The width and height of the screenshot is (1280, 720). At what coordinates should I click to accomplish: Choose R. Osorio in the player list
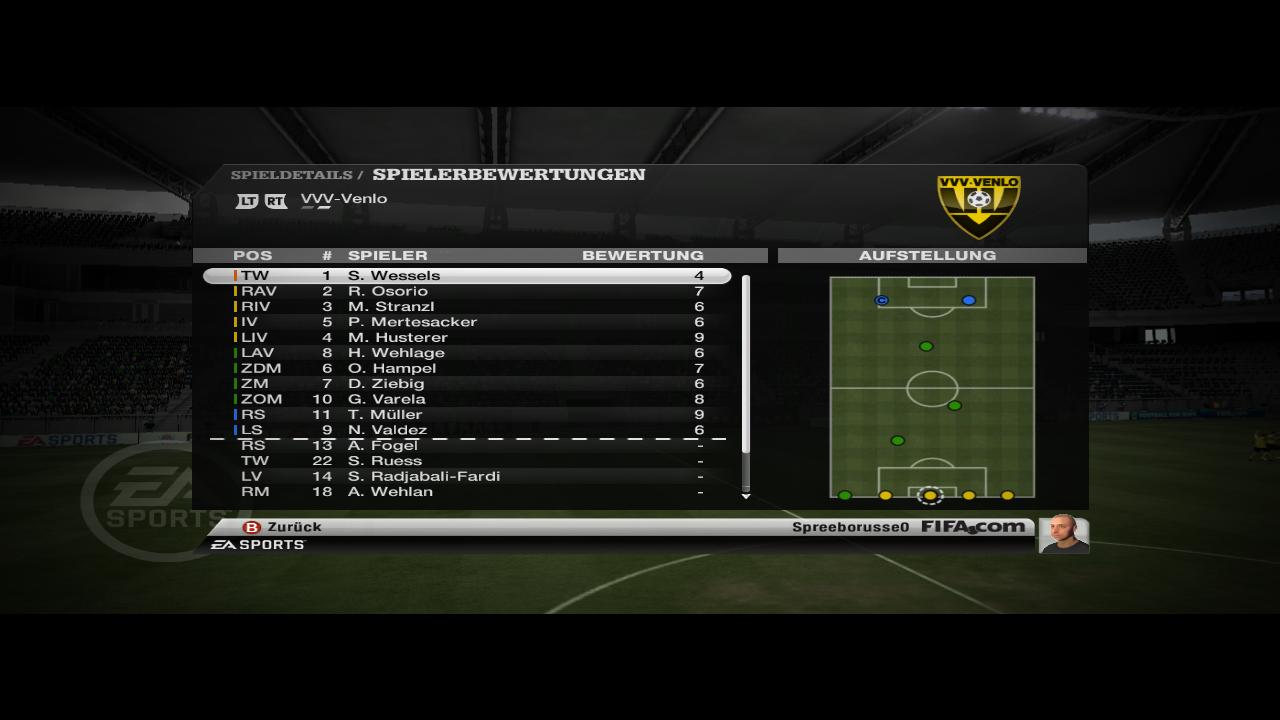467,291
